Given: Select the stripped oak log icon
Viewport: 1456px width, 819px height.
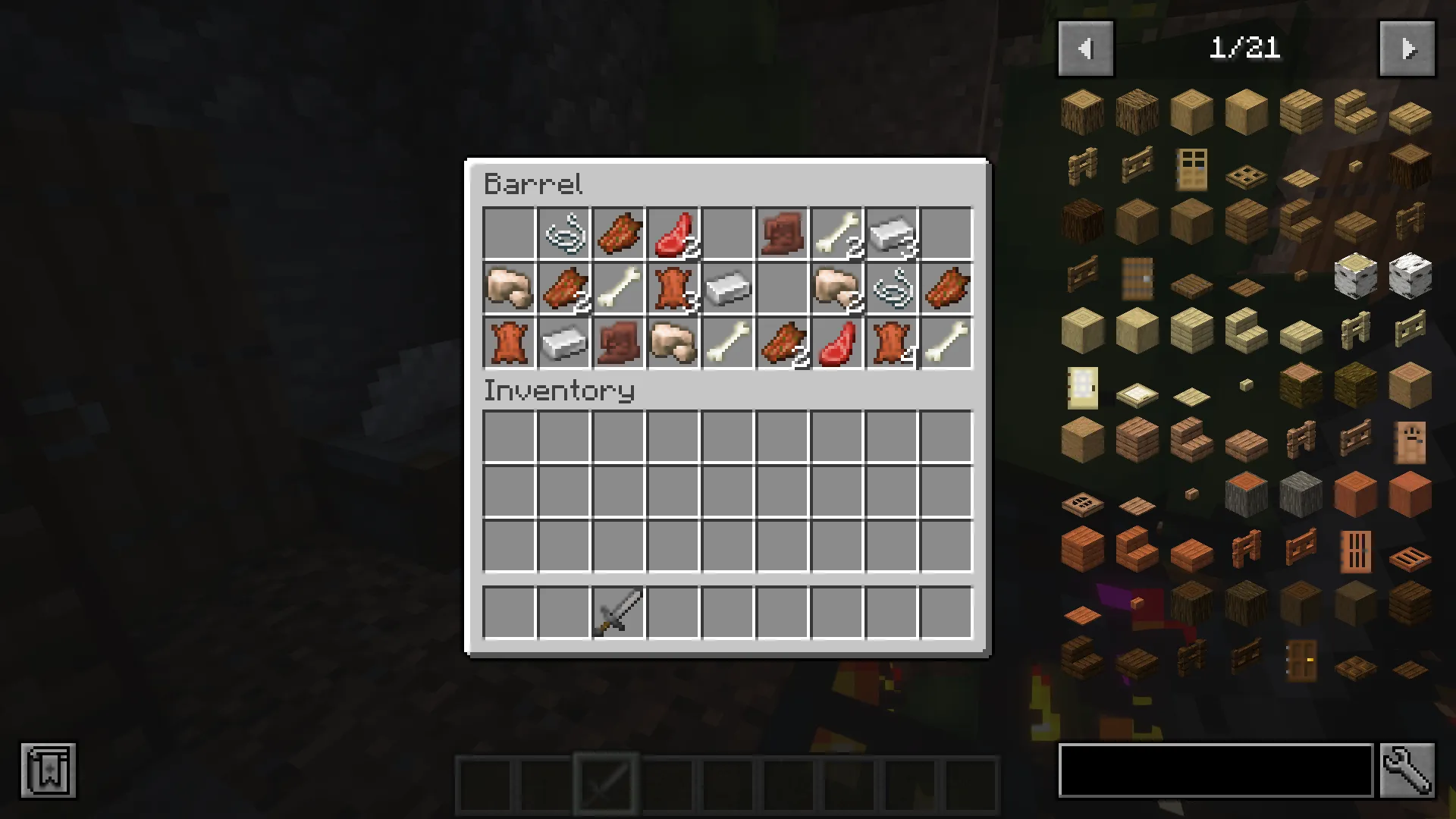Looking at the screenshot, I should coord(1191,111).
